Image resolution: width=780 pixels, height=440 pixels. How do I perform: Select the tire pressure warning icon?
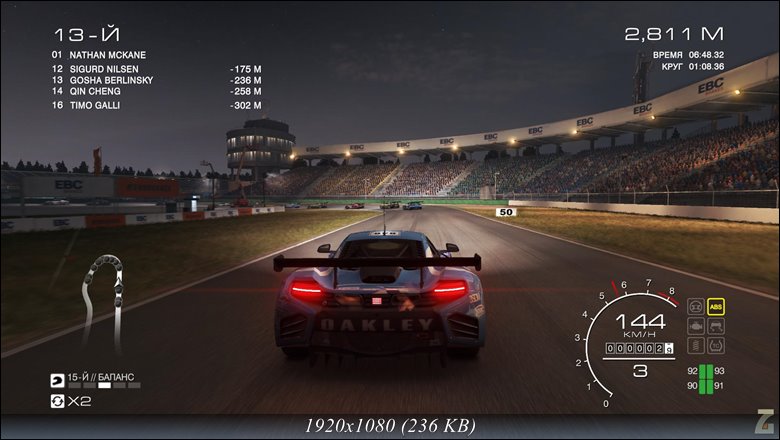[716, 346]
